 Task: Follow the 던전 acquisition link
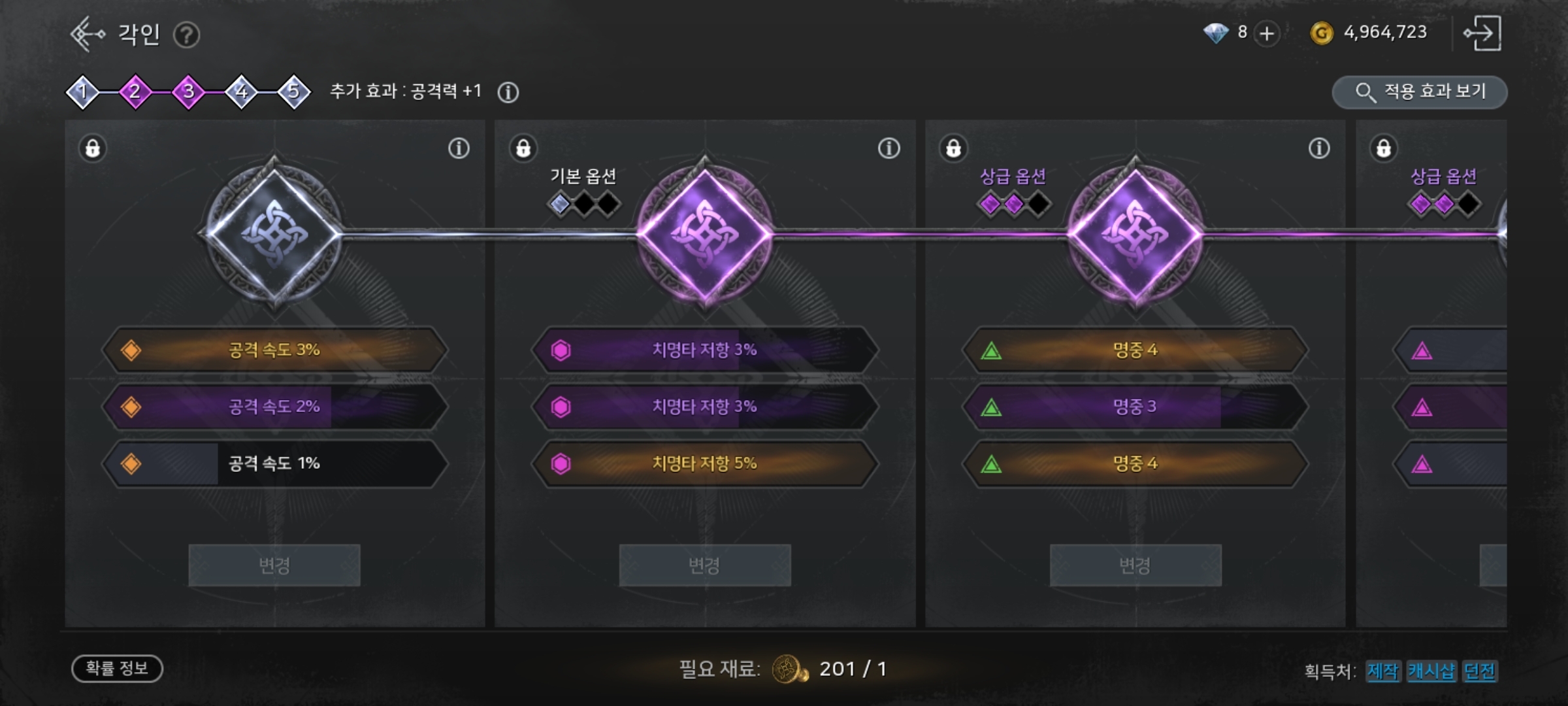1479,671
